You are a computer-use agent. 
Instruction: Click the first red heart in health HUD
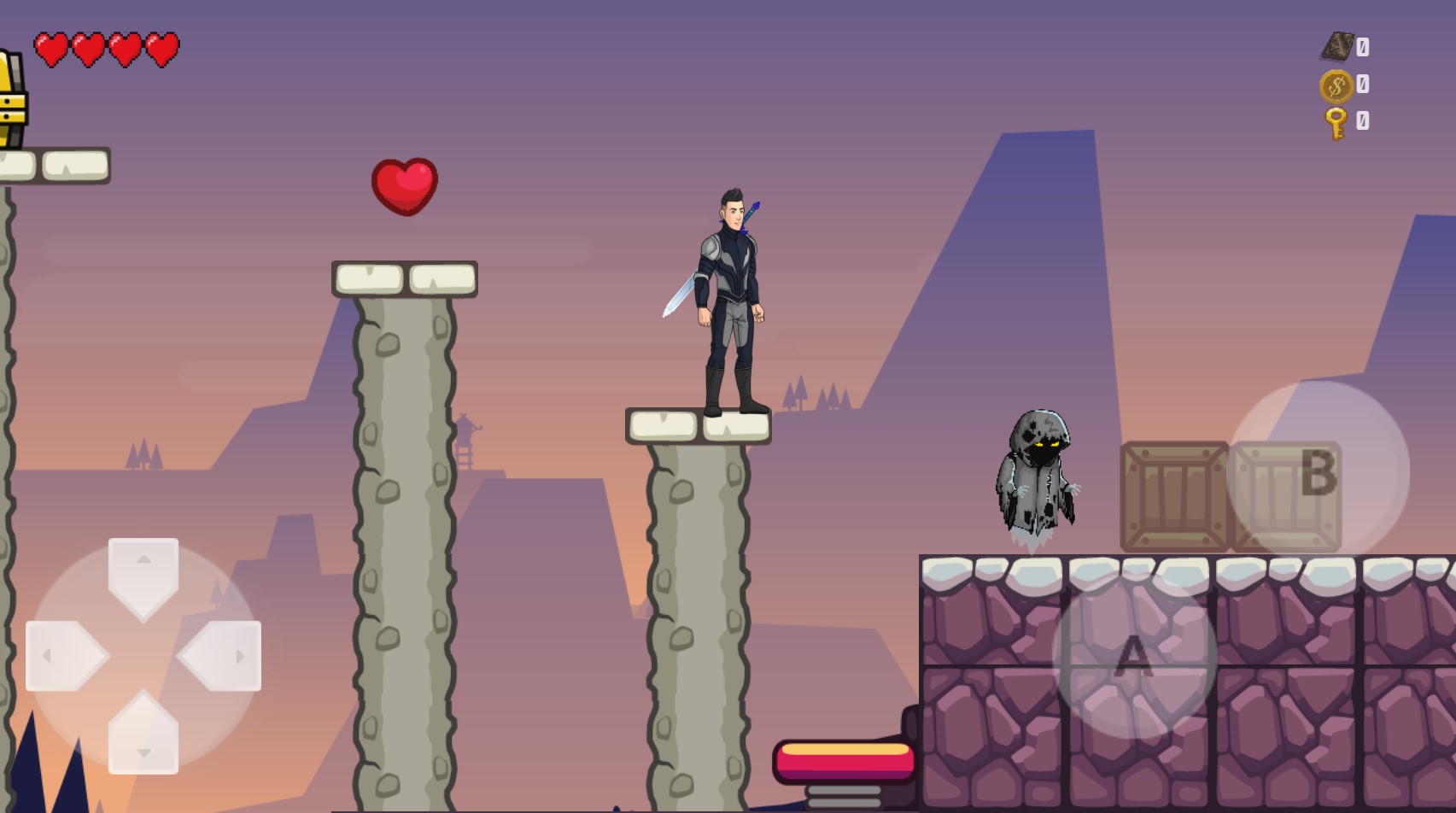[x=49, y=47]
